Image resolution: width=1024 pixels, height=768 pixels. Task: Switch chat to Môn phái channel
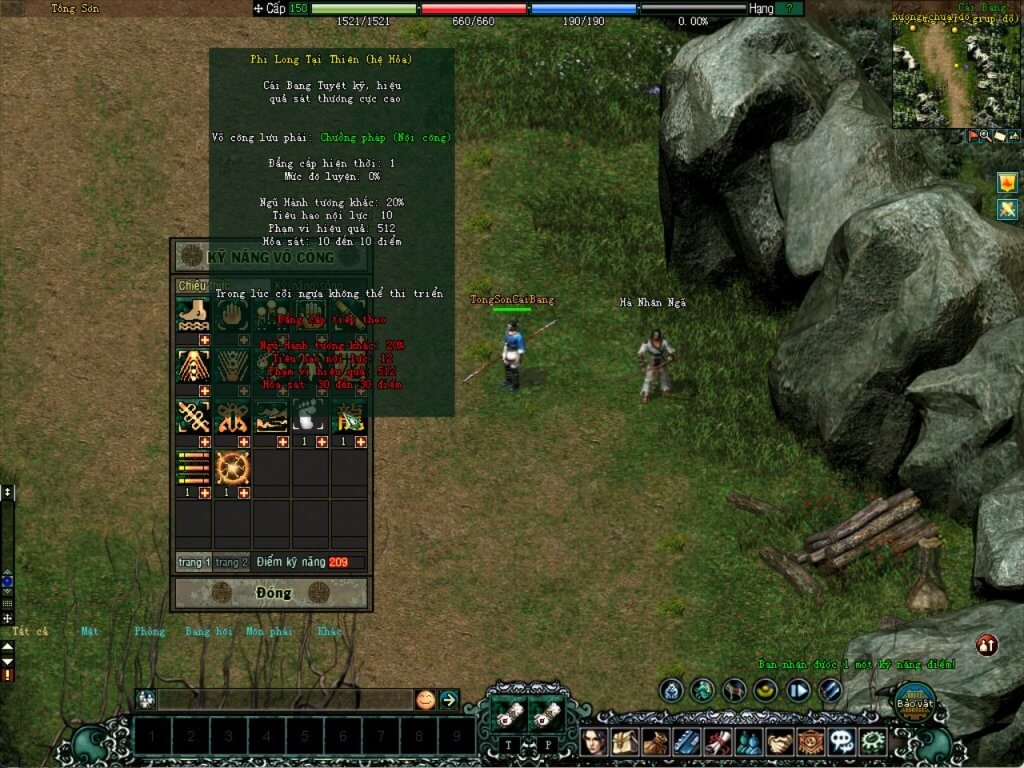pos(267,631)
